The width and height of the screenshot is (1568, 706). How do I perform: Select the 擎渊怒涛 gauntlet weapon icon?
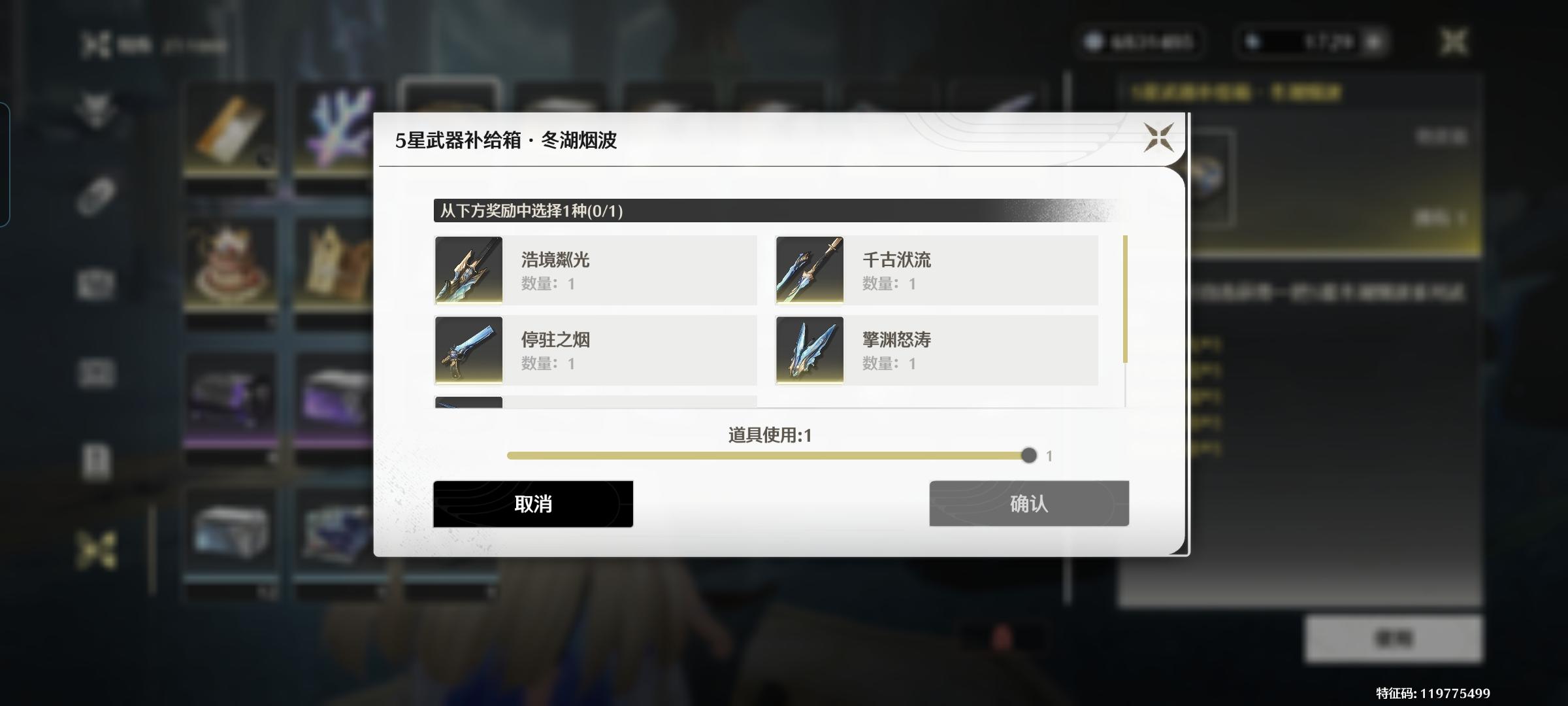coord(809,350)
